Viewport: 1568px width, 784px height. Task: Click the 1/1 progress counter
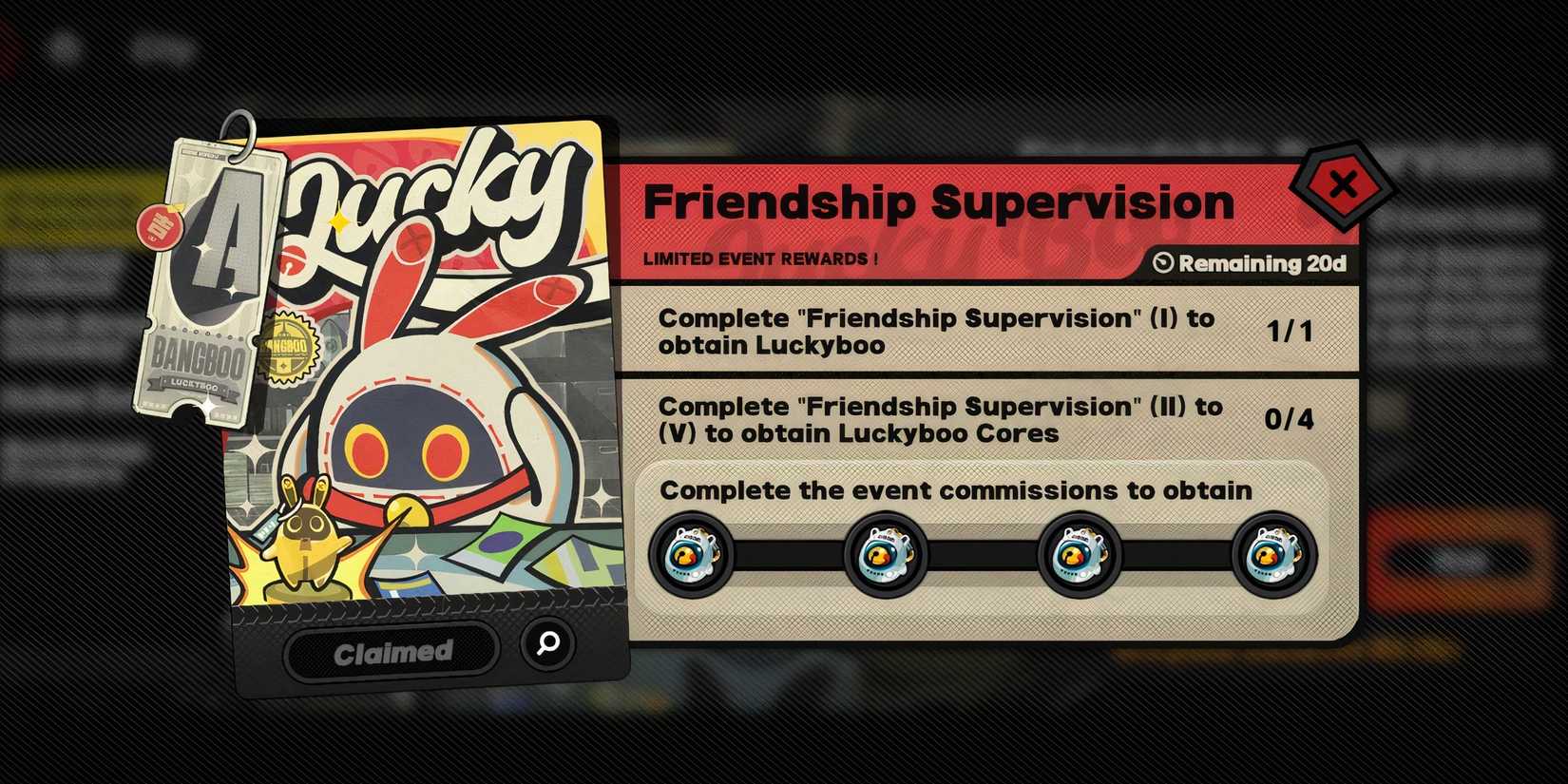(1290, 332)
